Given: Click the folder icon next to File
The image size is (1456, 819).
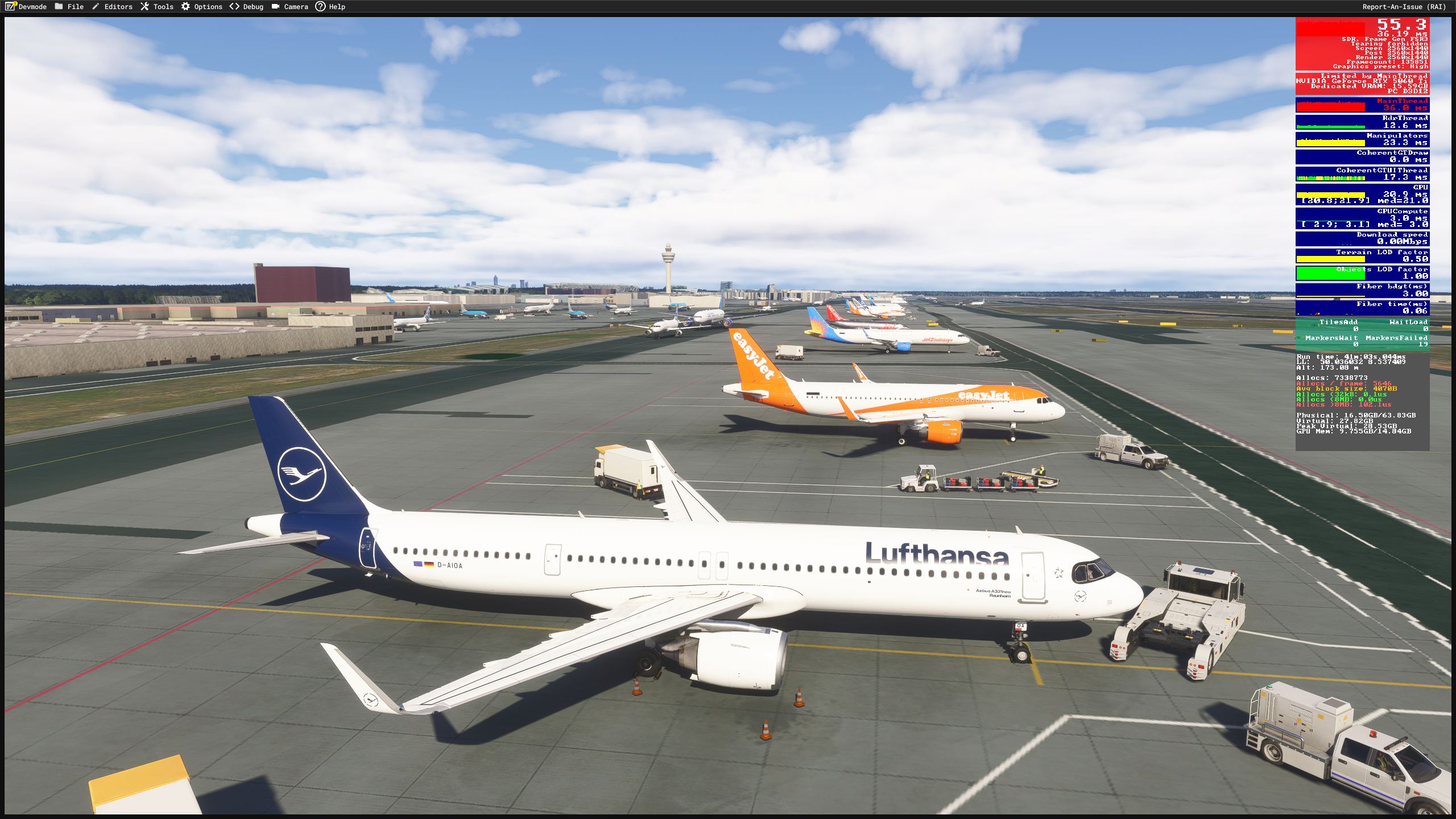Looking at the screenshot, I should click(x=59, y=7).
